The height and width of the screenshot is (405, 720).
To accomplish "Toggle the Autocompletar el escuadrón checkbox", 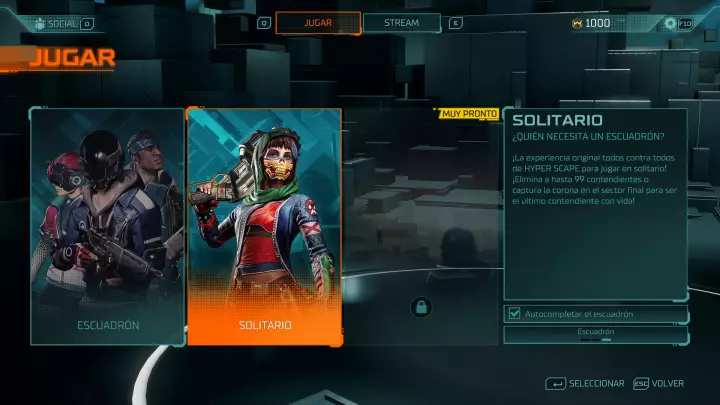I will (x=514, y=314).
